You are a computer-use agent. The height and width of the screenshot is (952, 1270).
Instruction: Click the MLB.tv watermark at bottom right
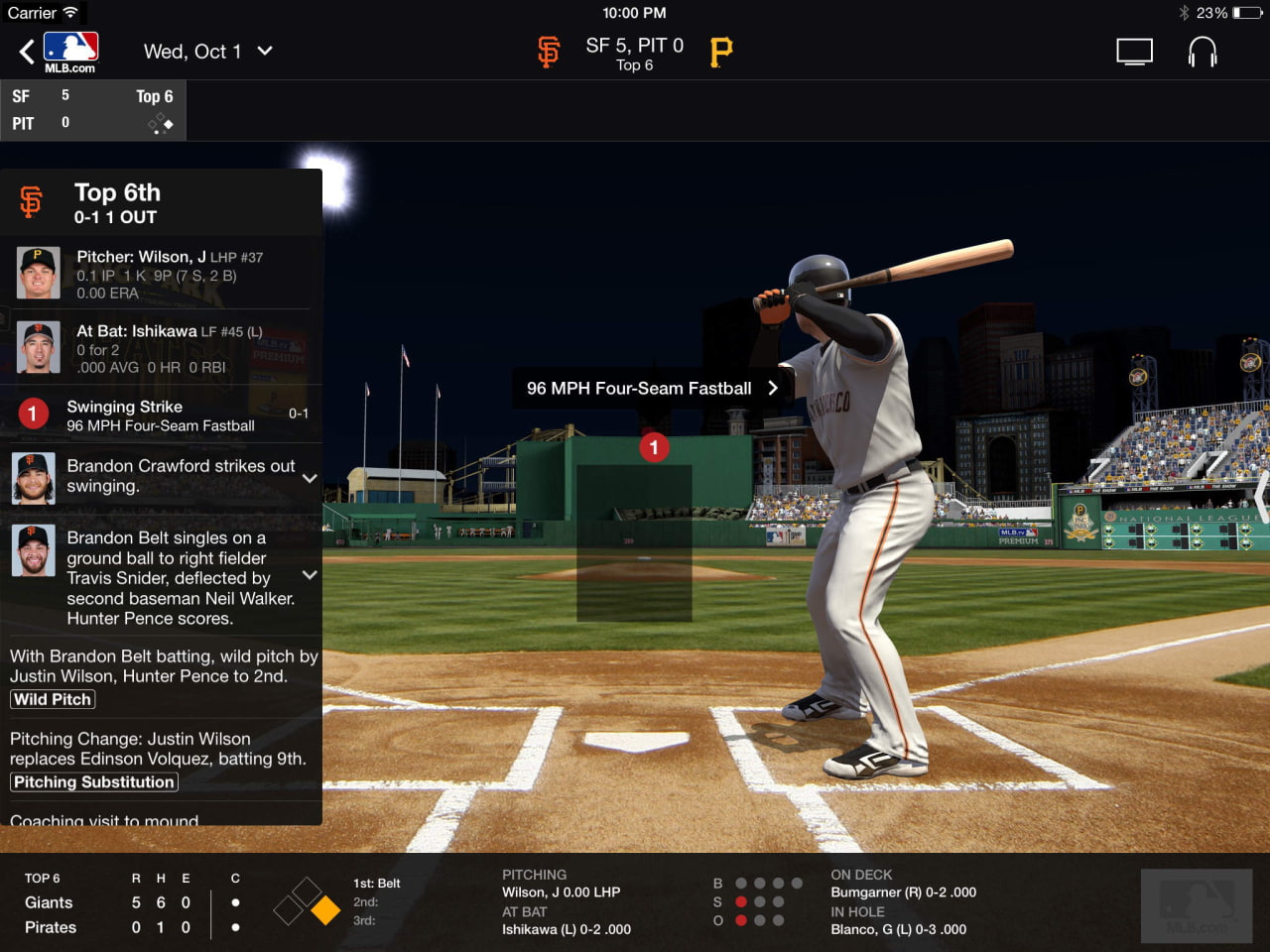point(1196,905)
